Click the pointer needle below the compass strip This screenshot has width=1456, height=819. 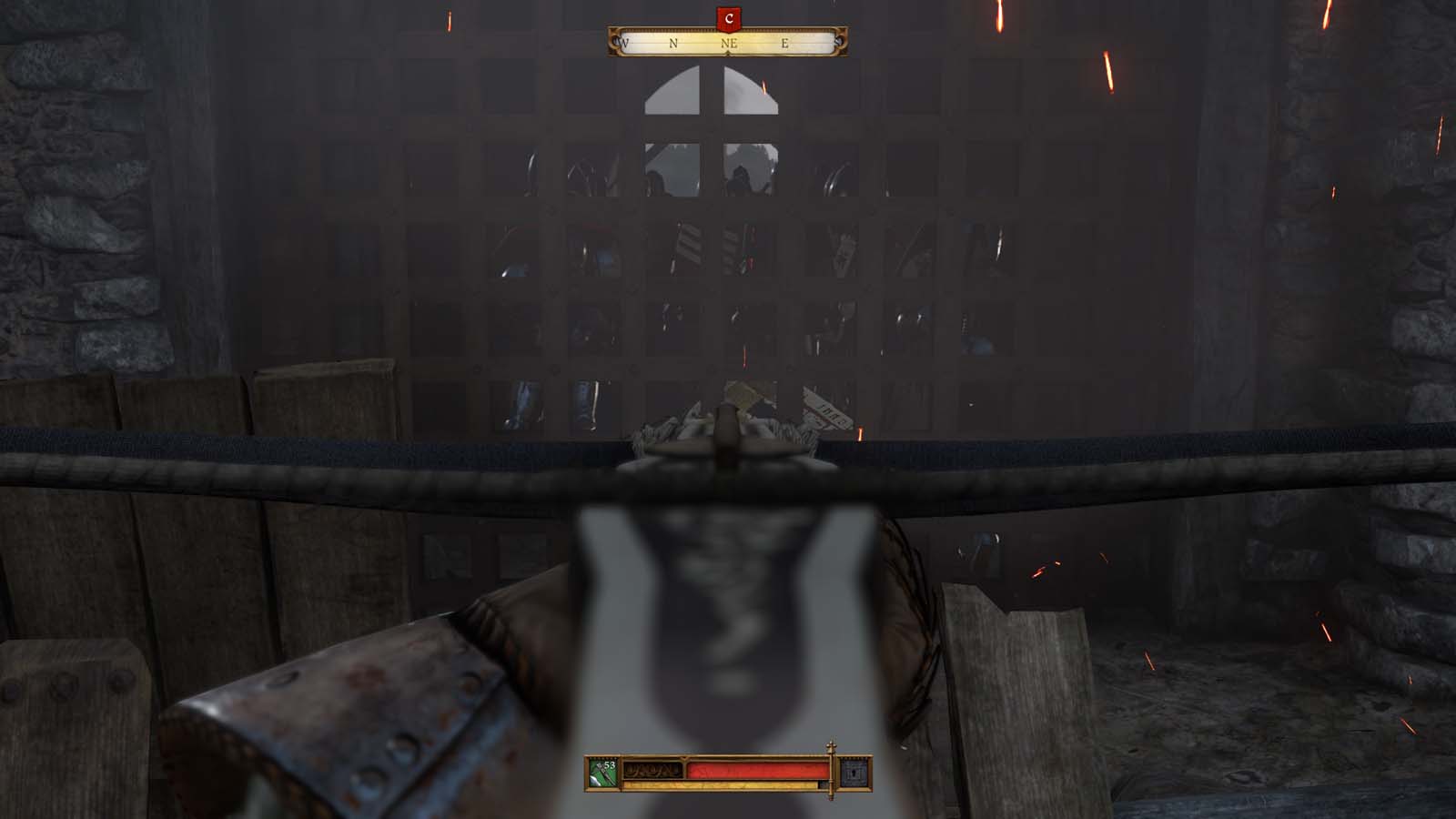pyautogui.click(x=728, y=53)
